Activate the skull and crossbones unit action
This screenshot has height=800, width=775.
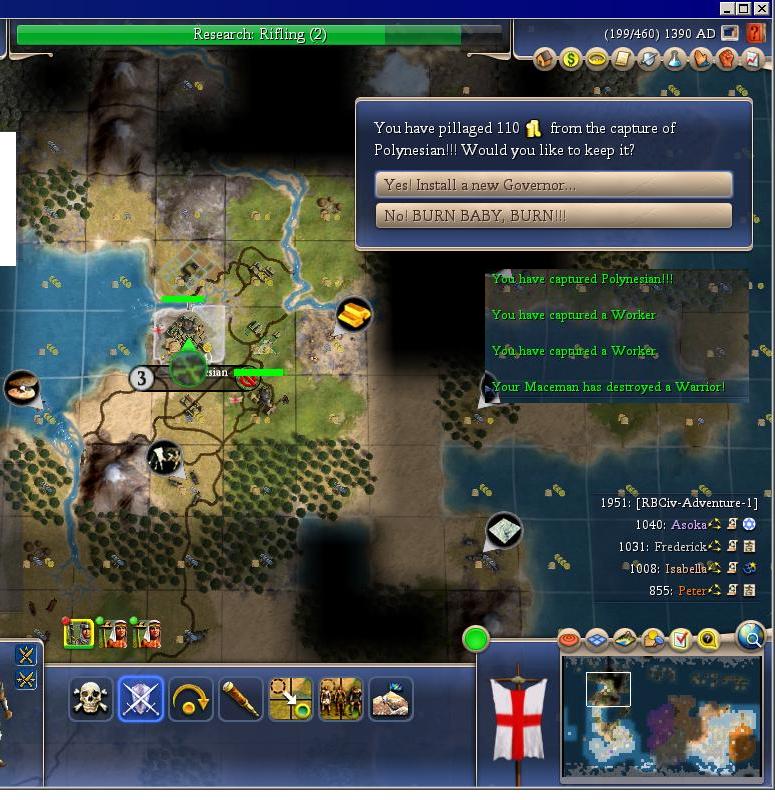(90, 699)
